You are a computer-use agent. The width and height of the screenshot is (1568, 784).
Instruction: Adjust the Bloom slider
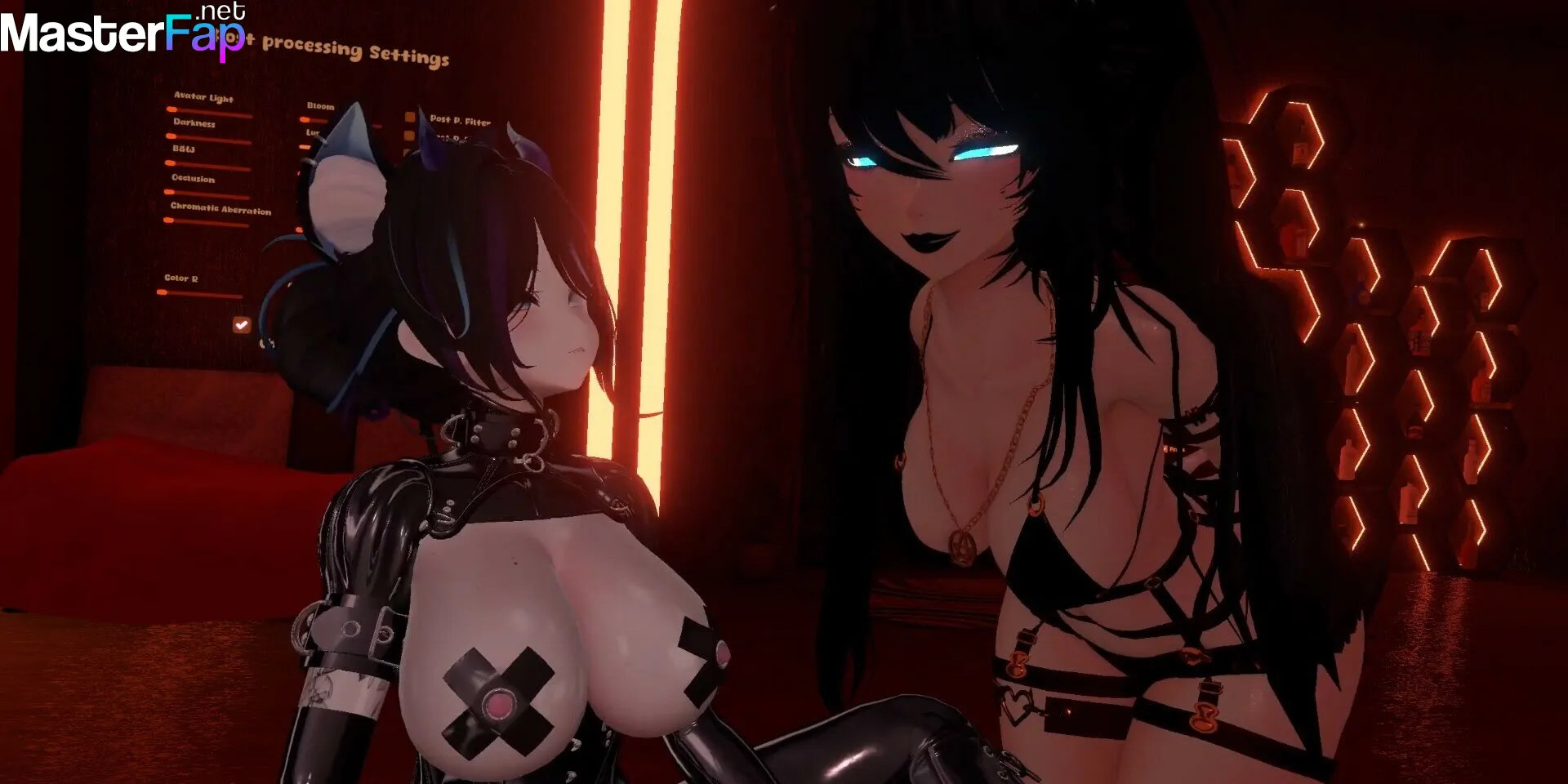point(315,120)
